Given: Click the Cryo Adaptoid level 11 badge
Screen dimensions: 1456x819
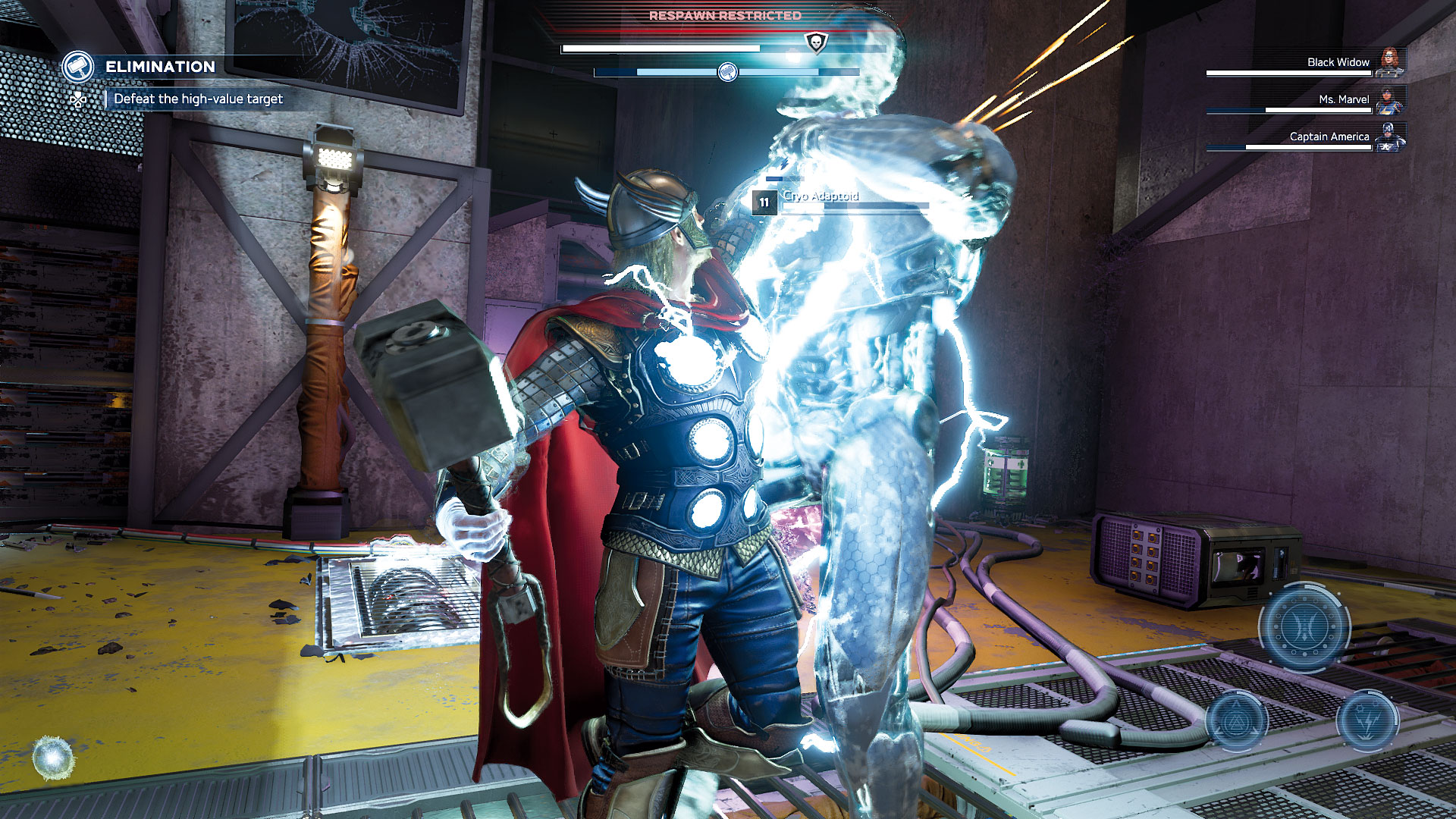Looking at the screenshot, I should [x=764, y=202].
